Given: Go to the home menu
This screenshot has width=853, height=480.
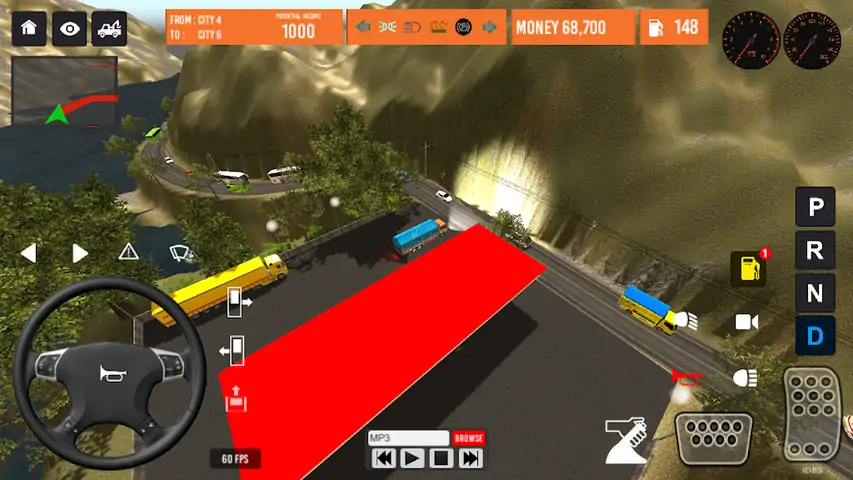Looking at the screenshot, I should coord(28,28).
